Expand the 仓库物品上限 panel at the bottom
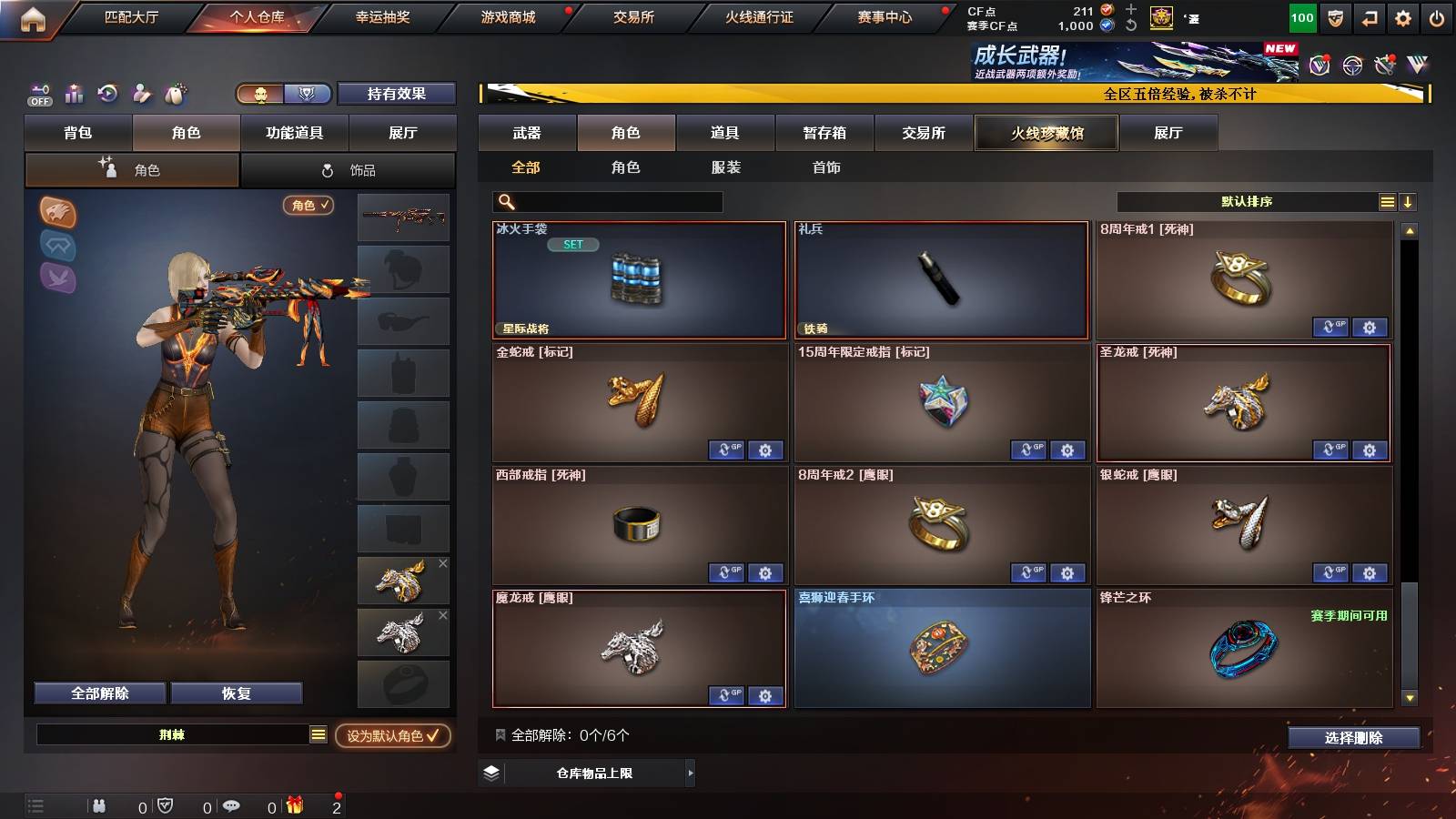1456x819 pixels. 585,774
